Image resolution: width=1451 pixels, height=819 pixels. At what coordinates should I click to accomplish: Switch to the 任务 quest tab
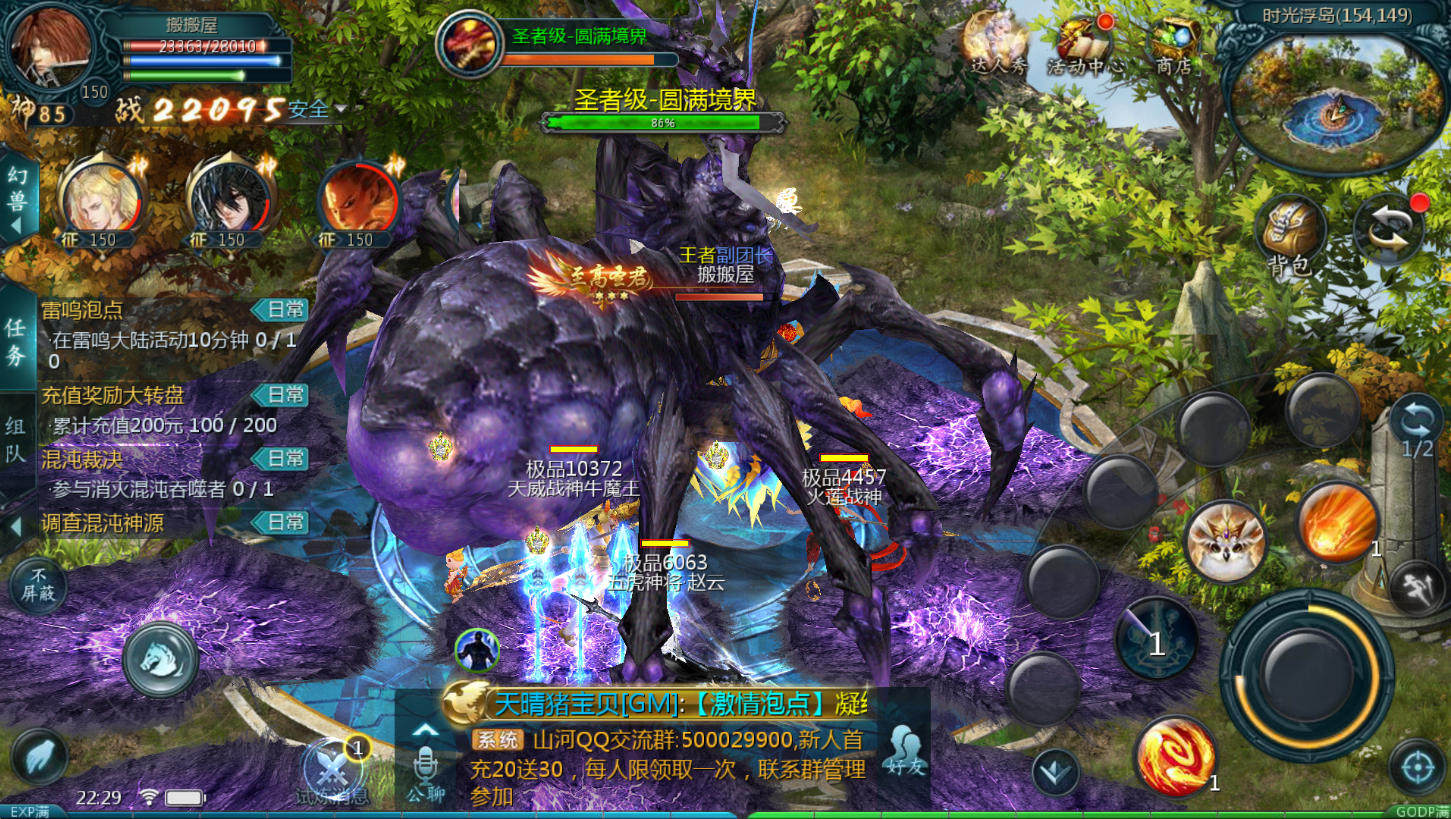17,340
